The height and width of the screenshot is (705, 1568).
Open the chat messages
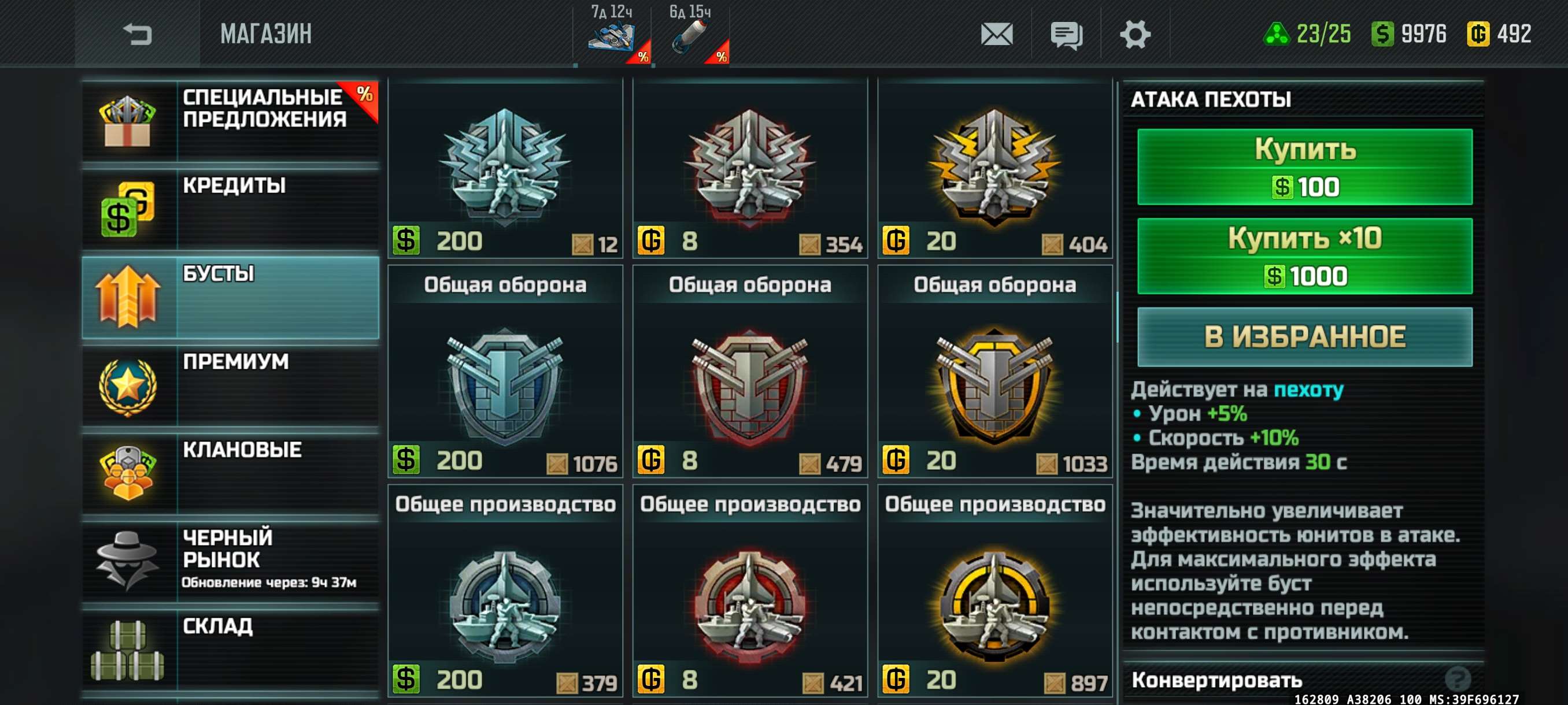(1066, 34)
